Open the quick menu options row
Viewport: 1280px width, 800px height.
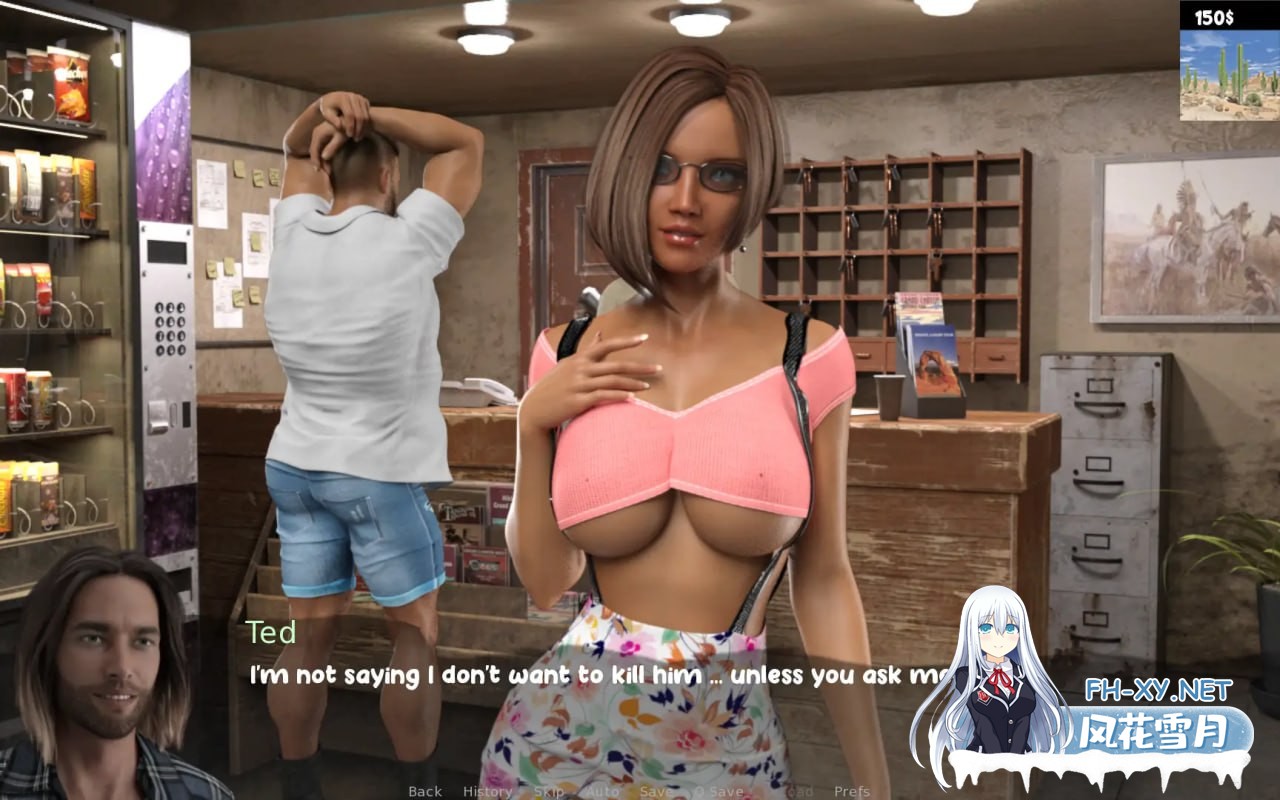click(x=640, y=790)
